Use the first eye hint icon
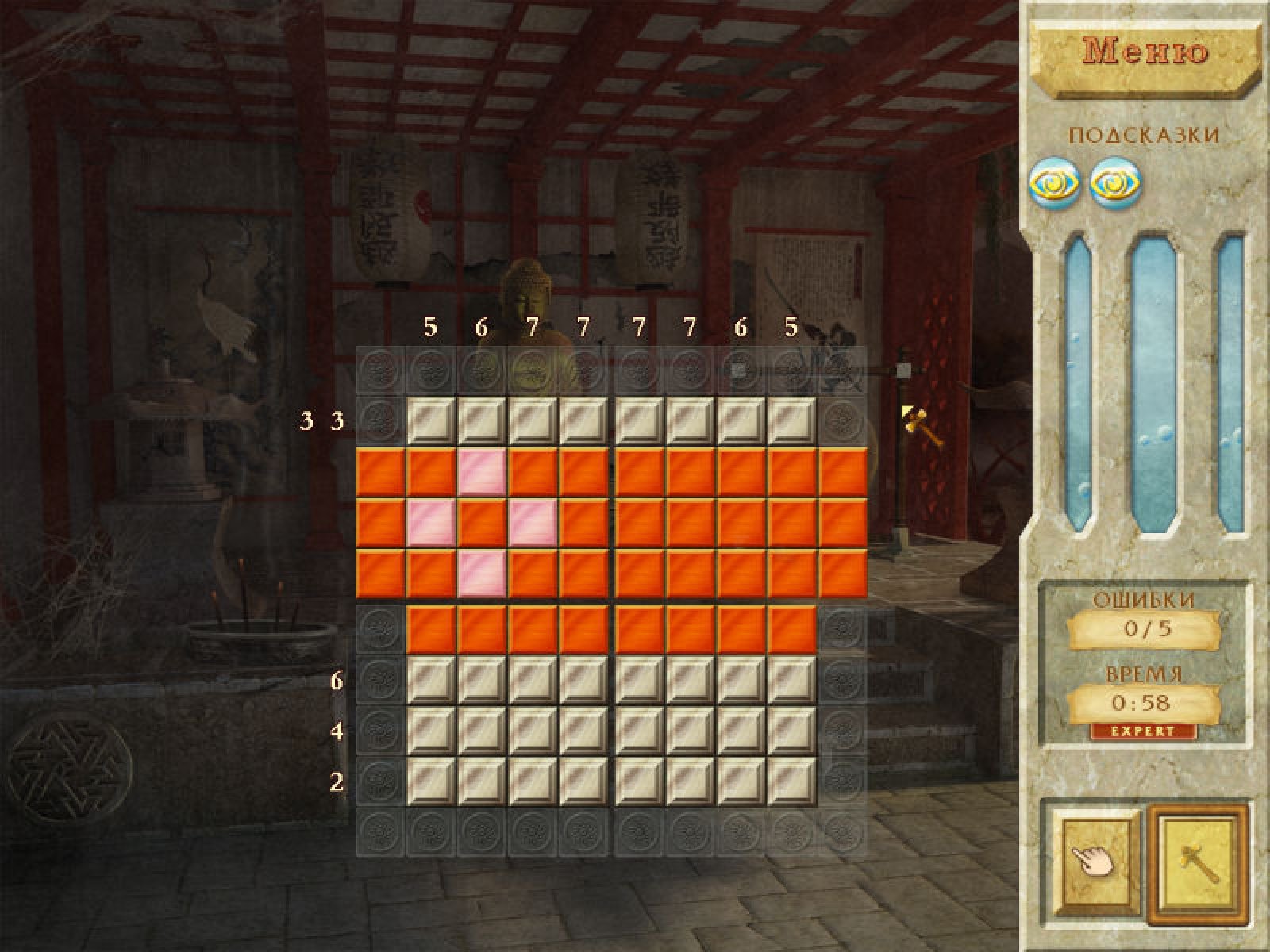Image resolution: width=1270 pixels, height=952 pixels. point(1055,183)
